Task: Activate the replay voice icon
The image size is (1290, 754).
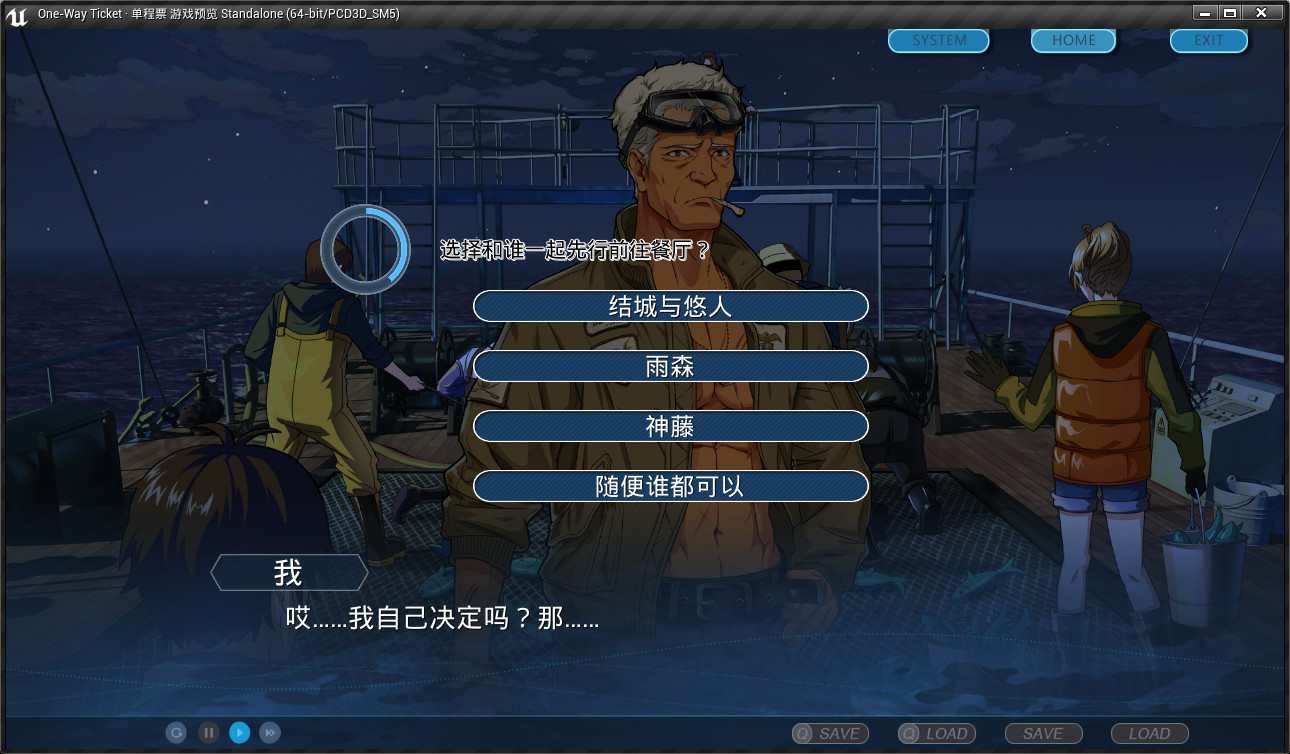Action: click(176, 732)
